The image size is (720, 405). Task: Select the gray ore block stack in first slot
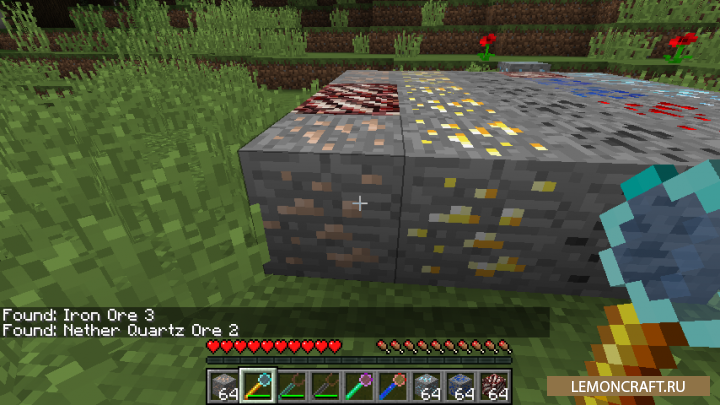click(225, 384)
